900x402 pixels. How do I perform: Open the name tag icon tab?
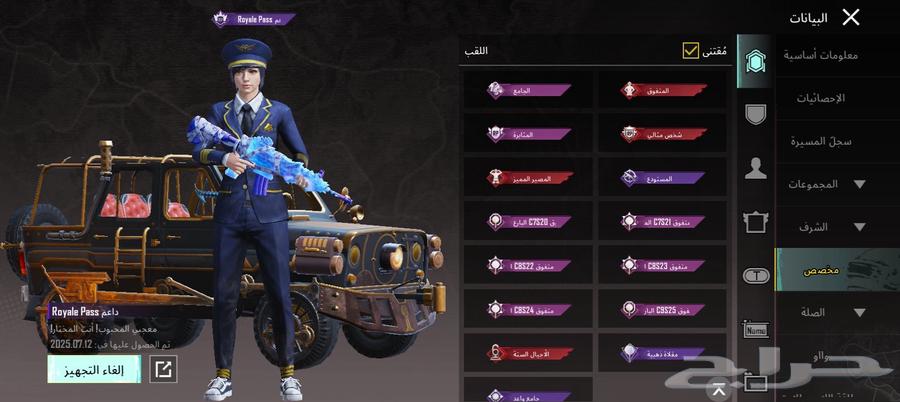tap(756, 329)
